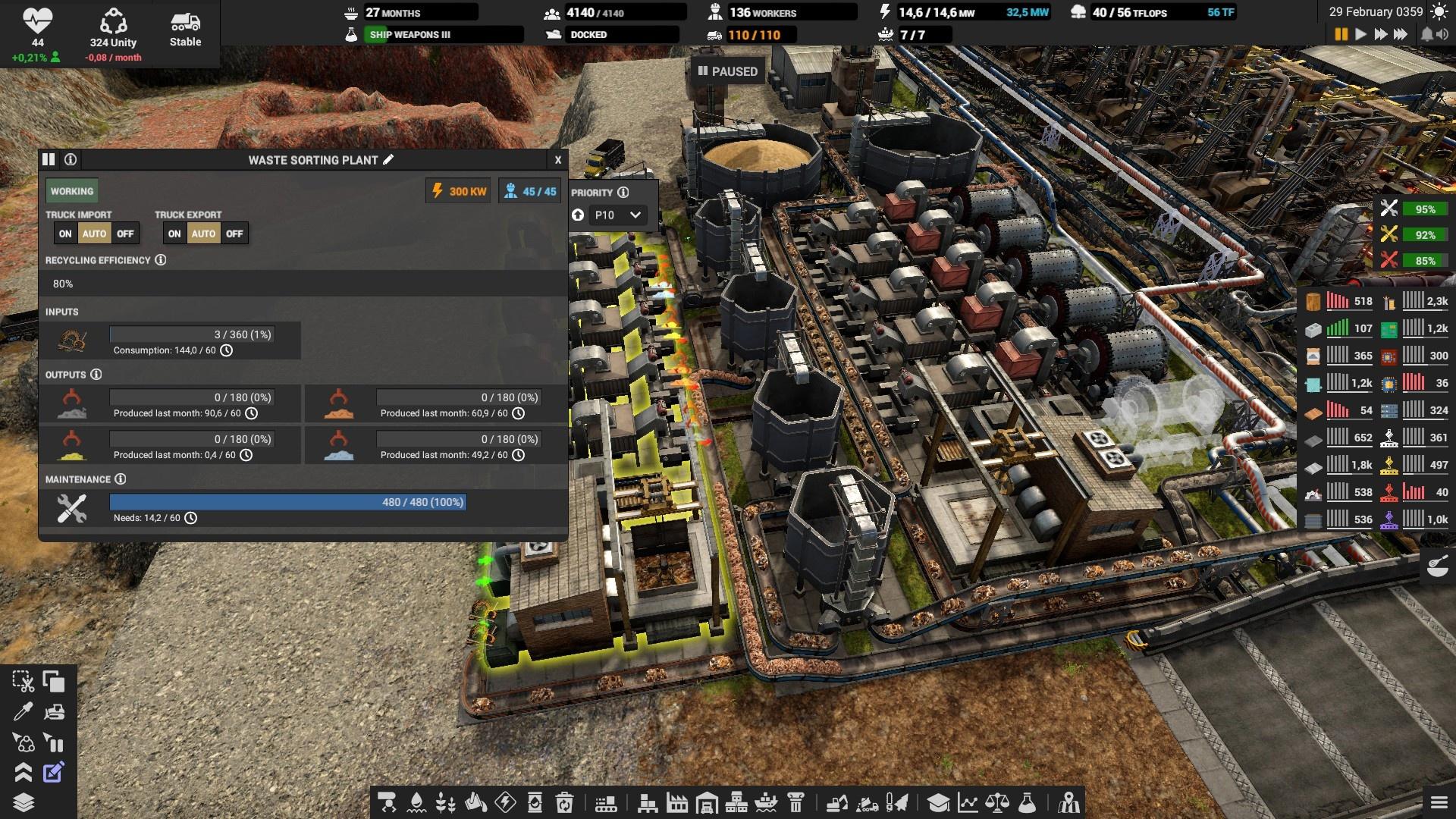Activate the cut selection scissors tool
1456x819 pixels.
click(23, 682)
